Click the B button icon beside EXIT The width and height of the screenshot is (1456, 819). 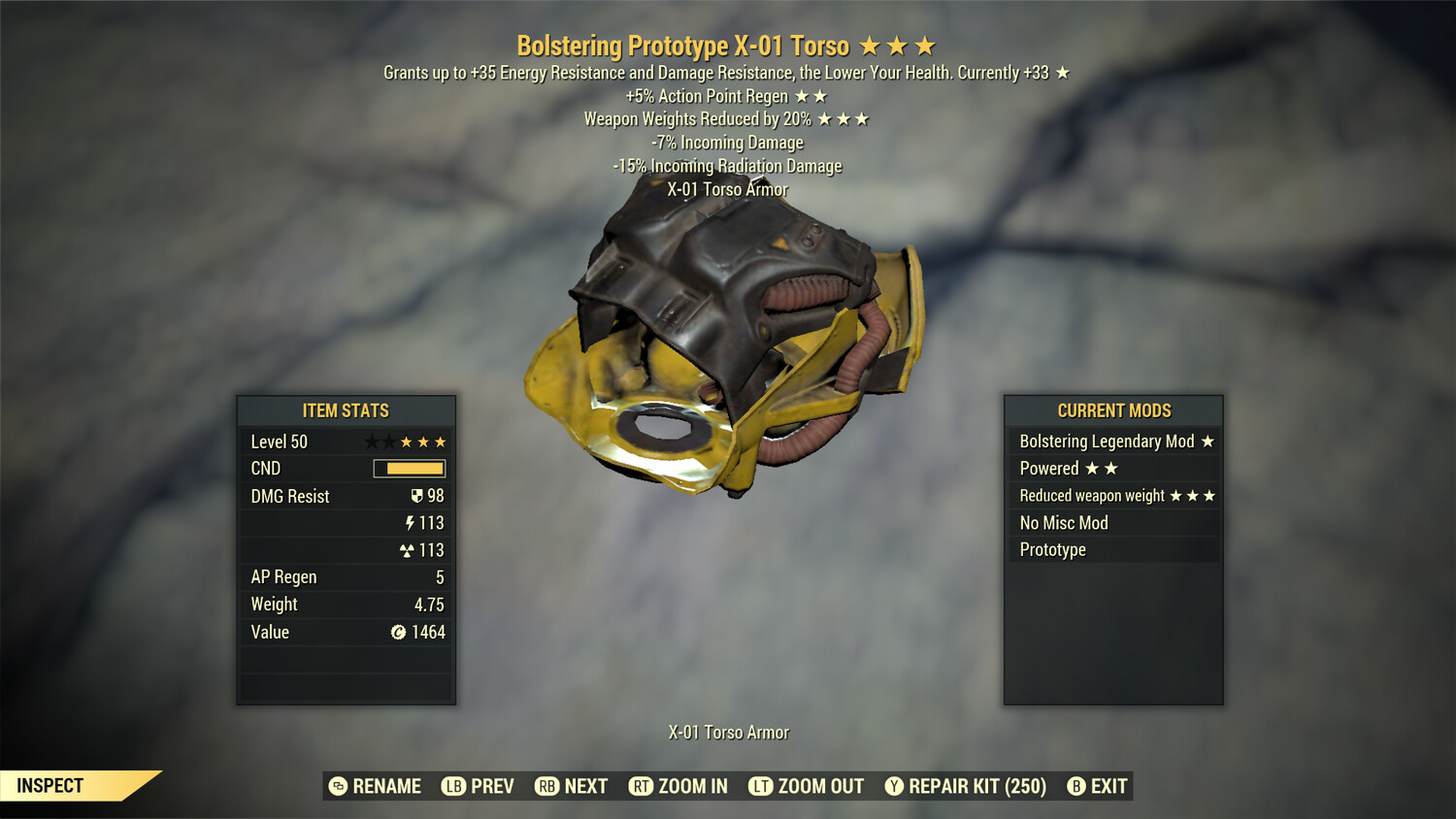1077,786
